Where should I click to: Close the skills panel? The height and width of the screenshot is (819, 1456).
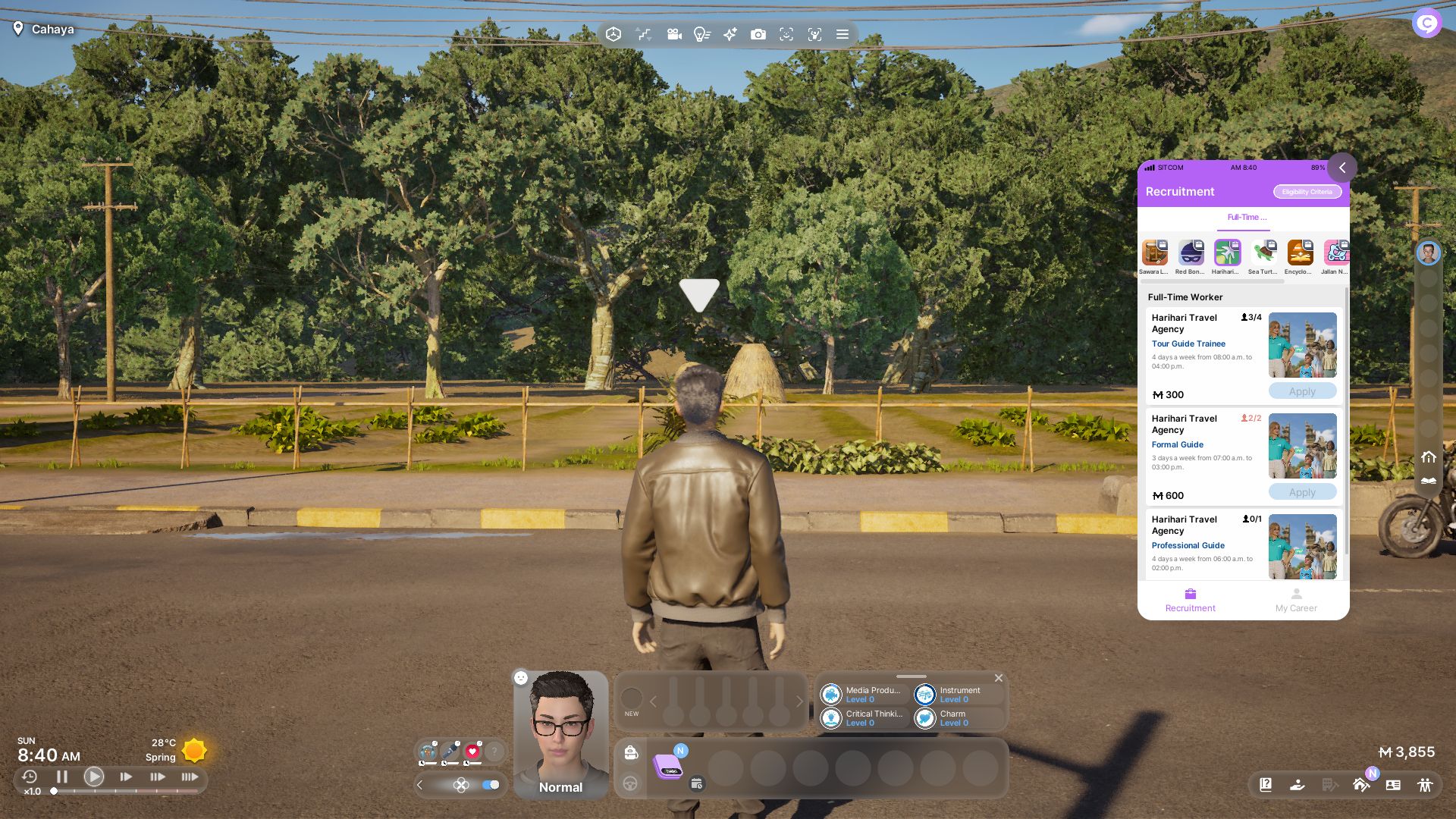(999, 678)
